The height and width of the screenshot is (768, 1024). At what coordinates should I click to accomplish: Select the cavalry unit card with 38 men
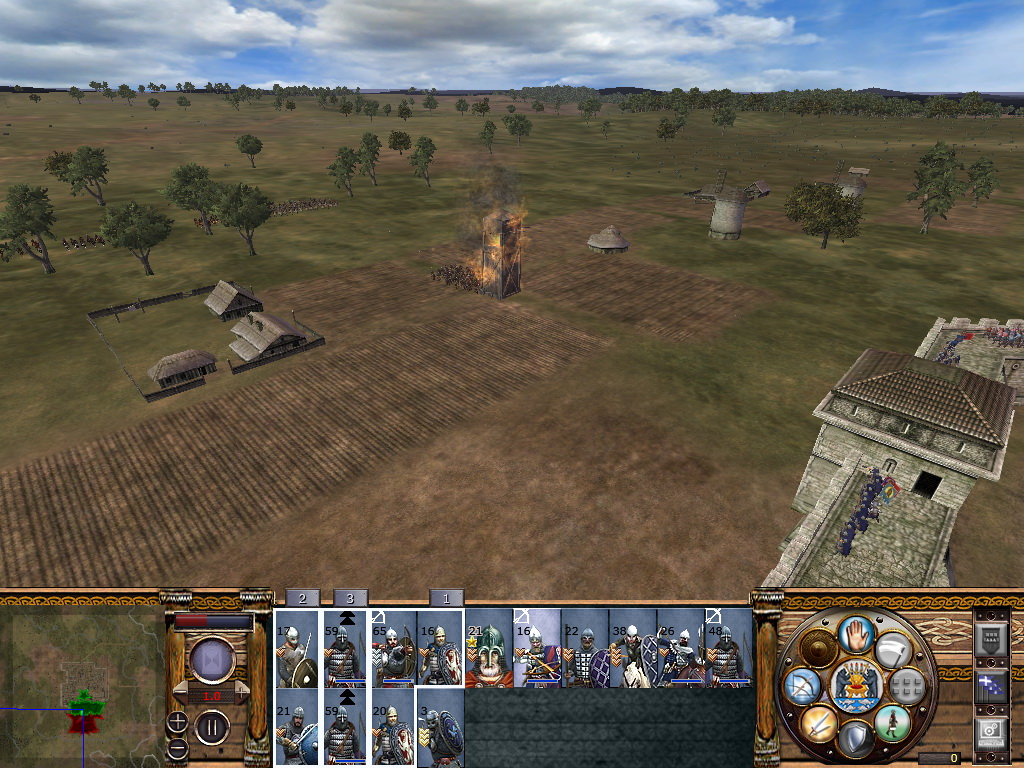633,649
